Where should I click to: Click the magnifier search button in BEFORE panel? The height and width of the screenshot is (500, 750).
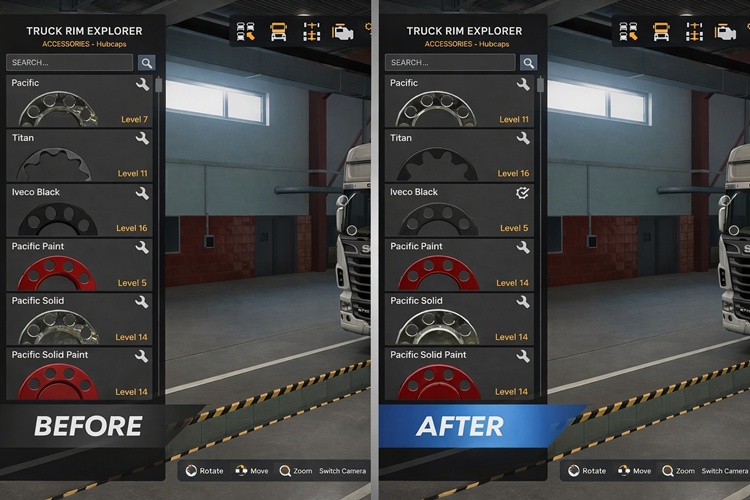[146, 62]
